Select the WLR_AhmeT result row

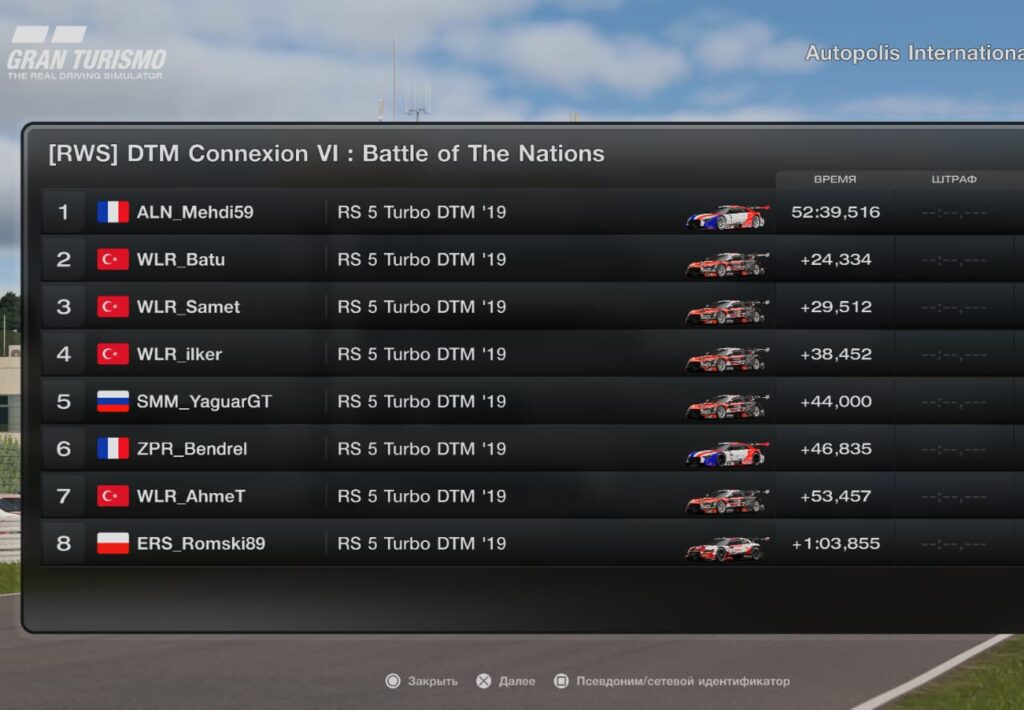pos(191,496)
